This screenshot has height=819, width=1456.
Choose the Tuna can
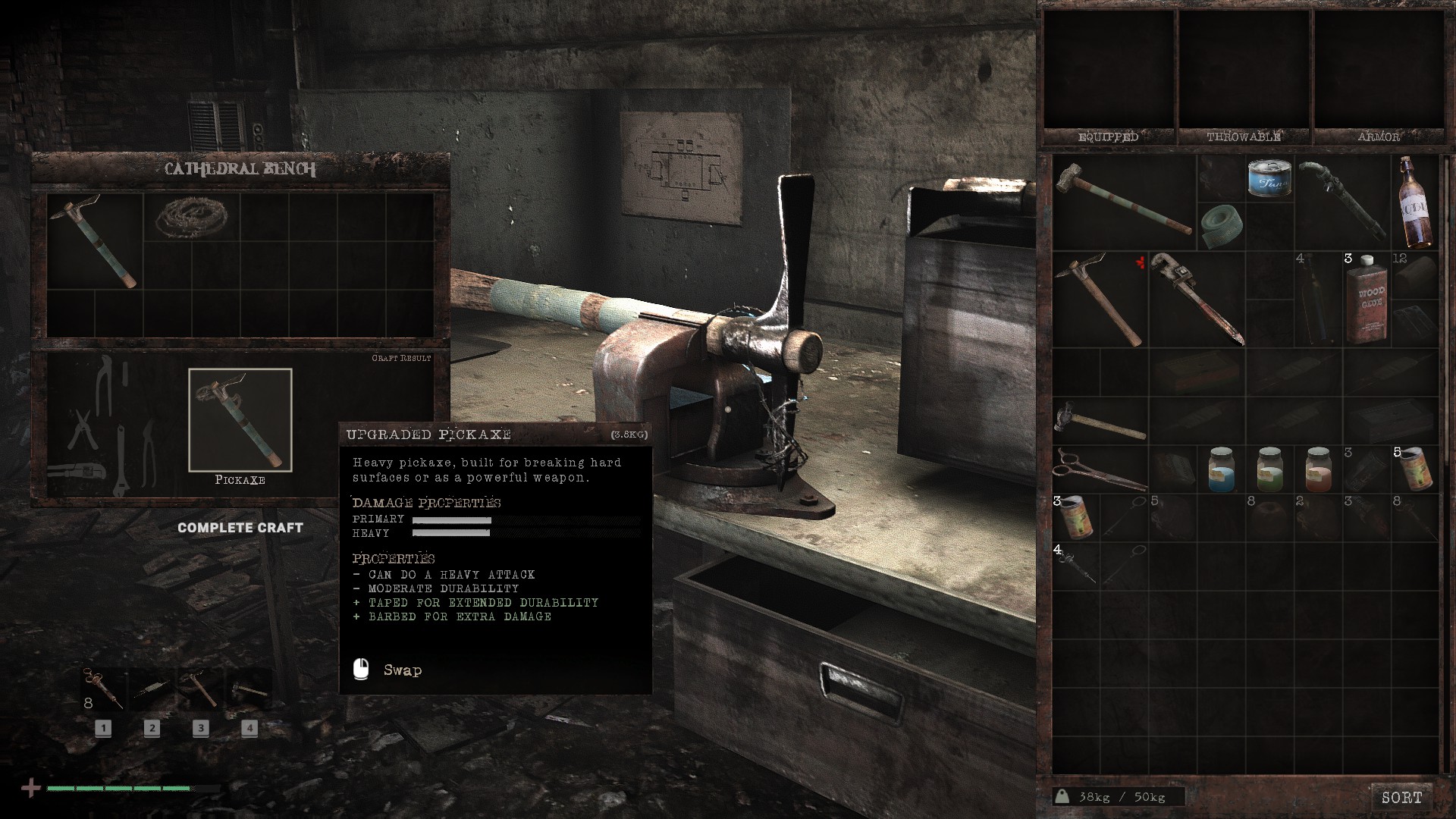1269,179
